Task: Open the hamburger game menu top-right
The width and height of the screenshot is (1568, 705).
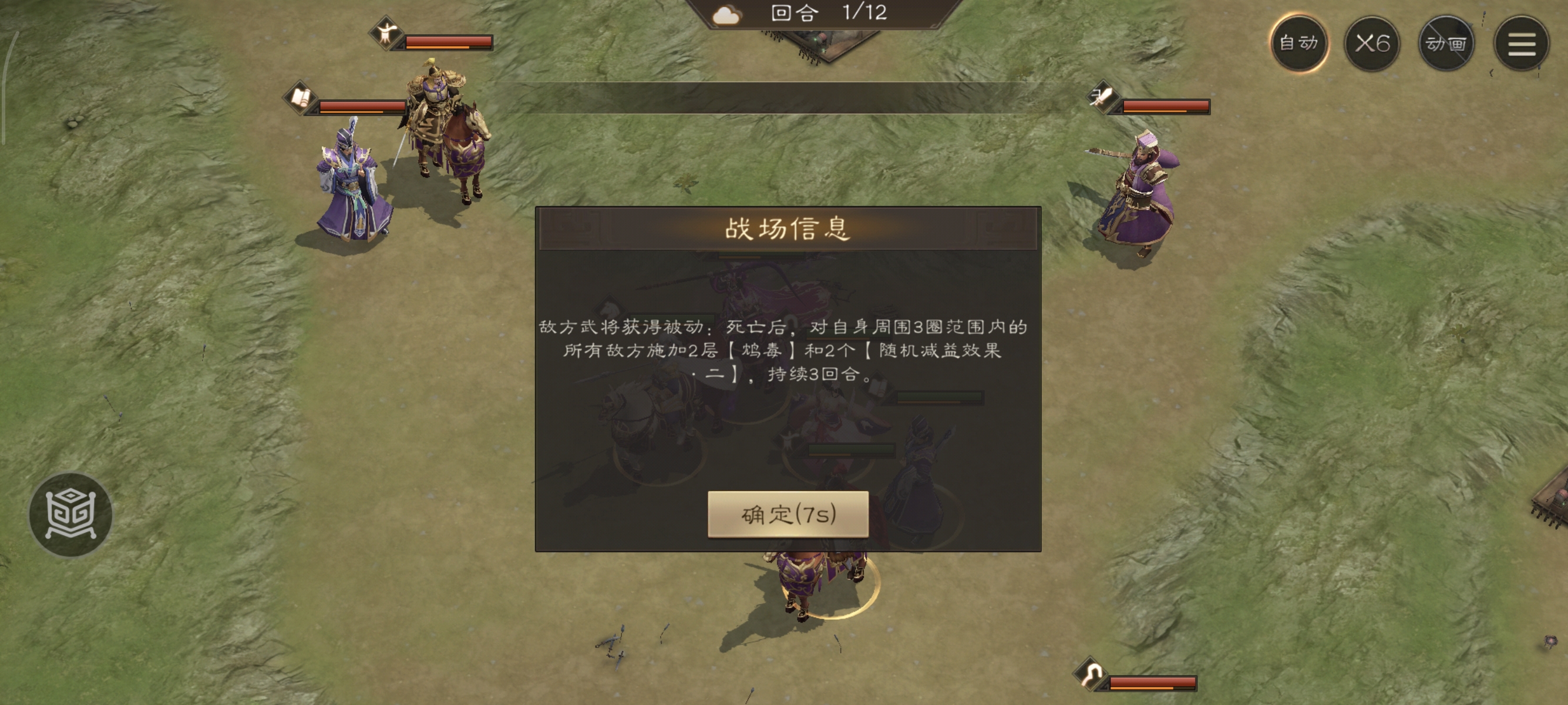Action: [1522, 43]
